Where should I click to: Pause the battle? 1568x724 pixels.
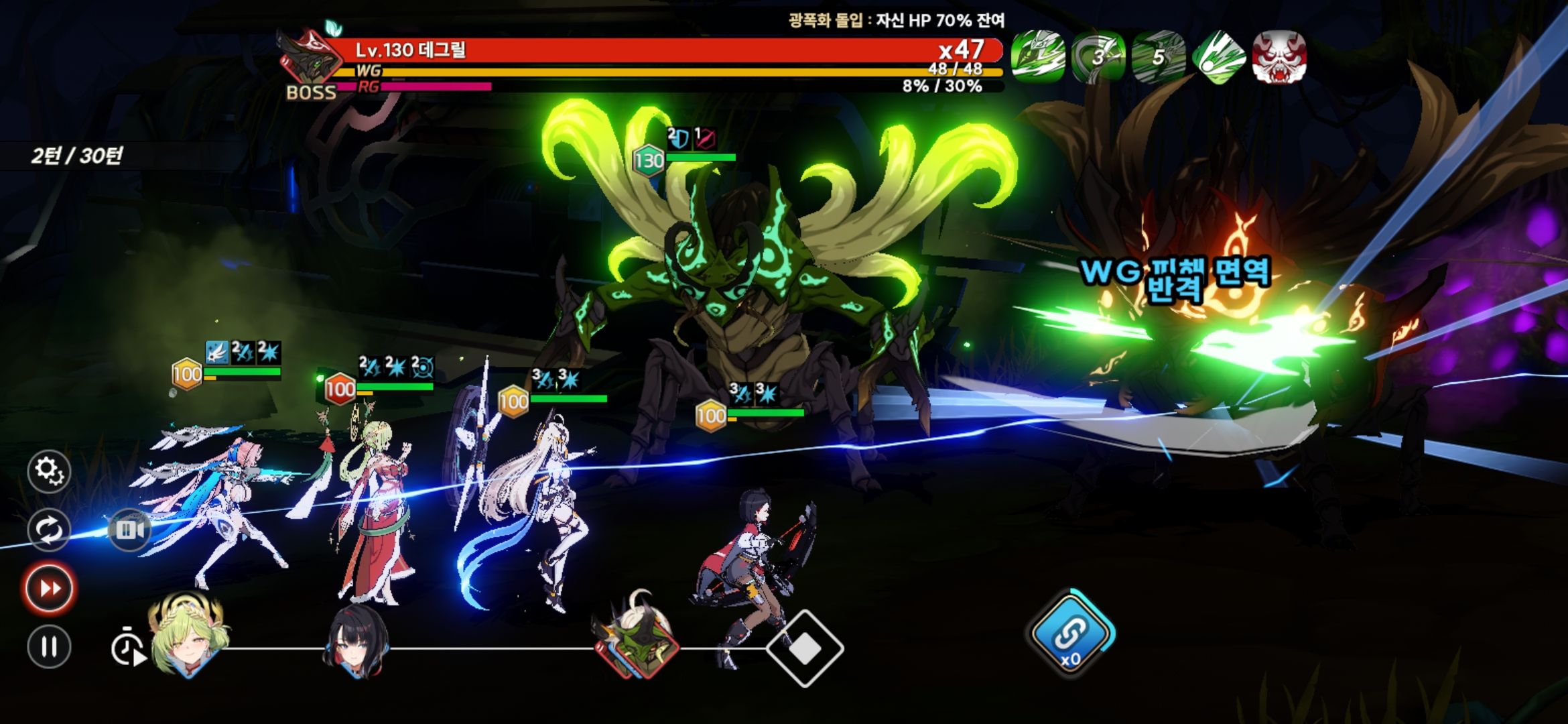[49, 647]
